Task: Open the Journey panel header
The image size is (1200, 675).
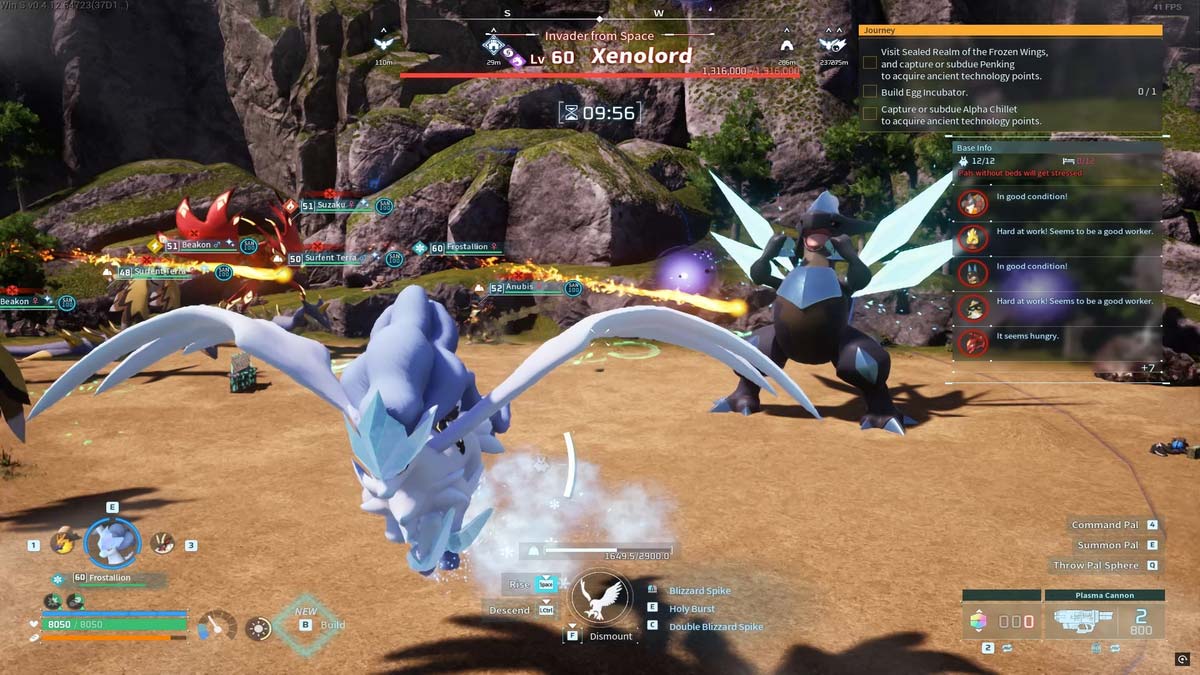Action: coord(1010,31)
